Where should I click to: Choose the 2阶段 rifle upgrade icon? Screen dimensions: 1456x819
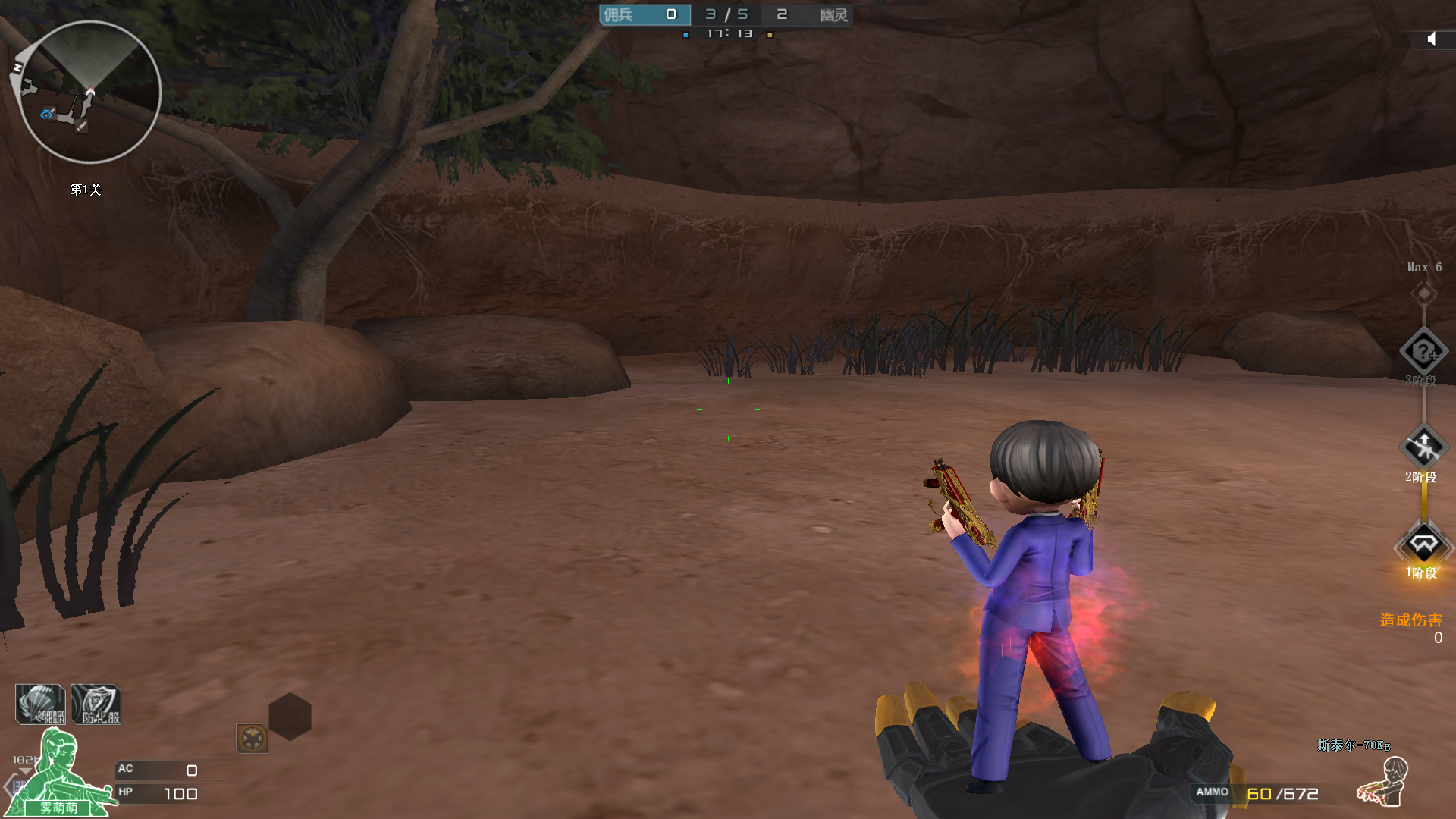[x=1423, y=447]
